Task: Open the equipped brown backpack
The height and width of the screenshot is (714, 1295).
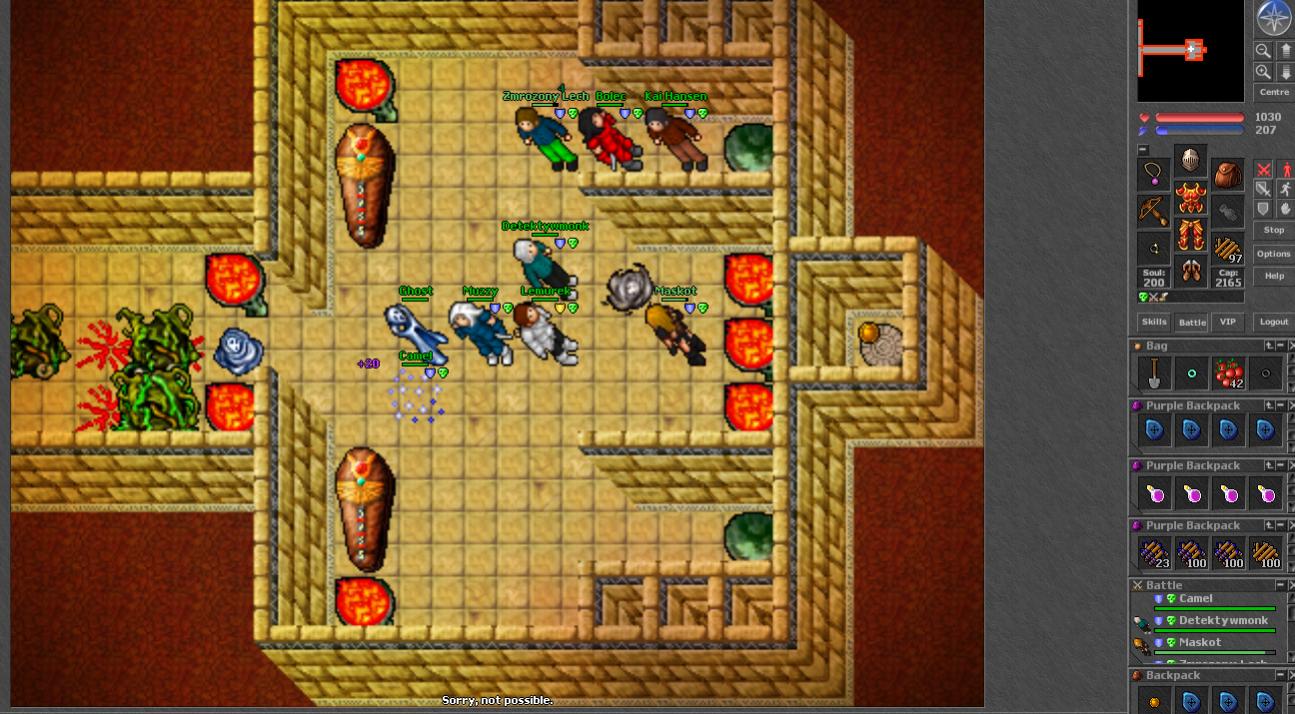Action: (x=1227, y=174)
